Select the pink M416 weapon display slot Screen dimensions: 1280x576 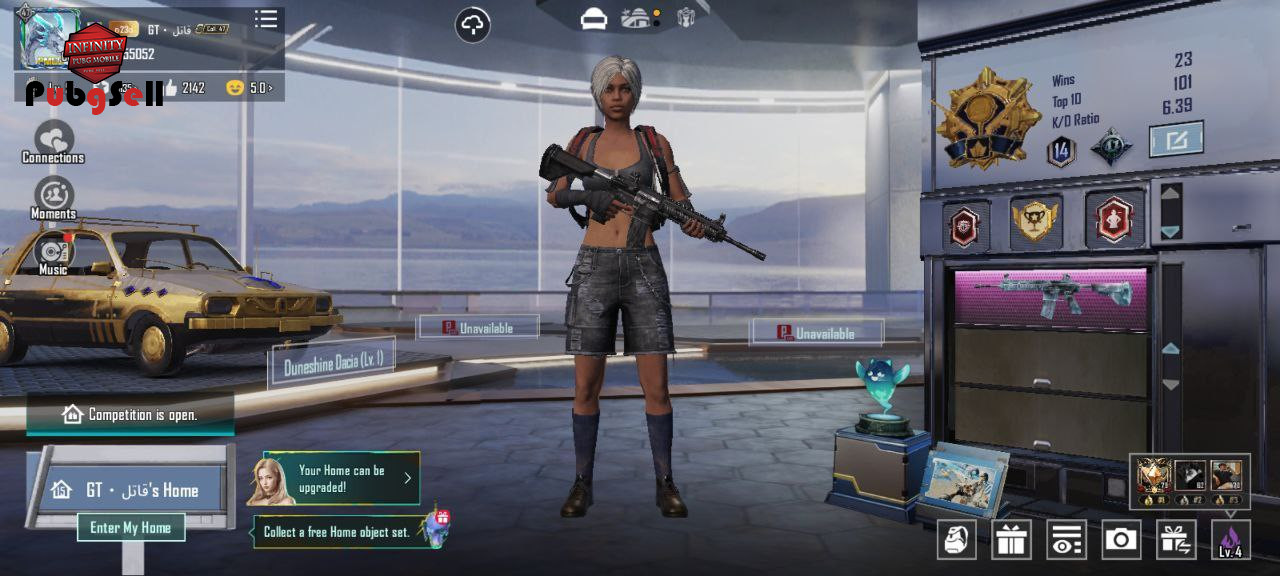pyautogui.click(x=1051, y=295)
